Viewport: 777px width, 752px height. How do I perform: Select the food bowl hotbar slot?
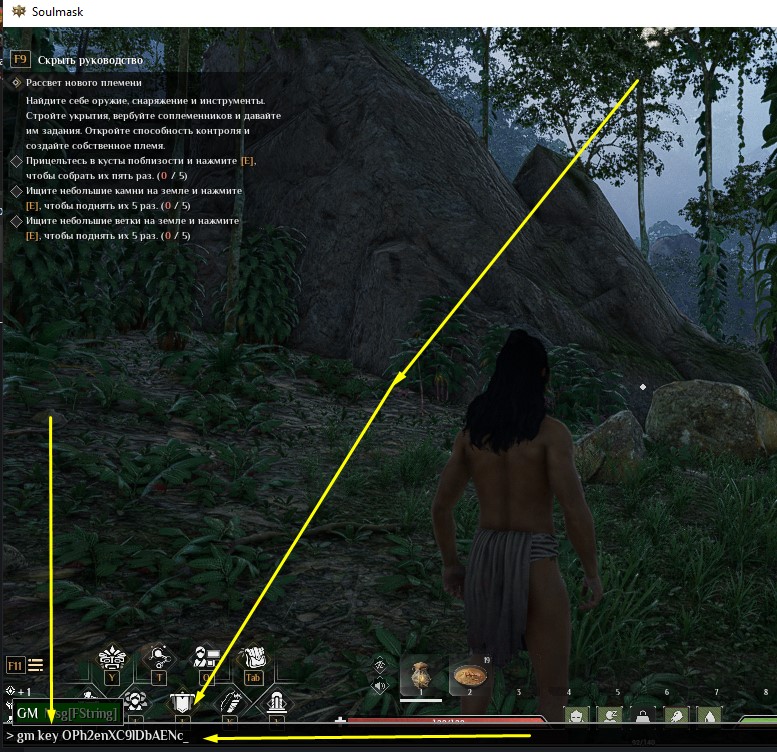click(469, 677)
